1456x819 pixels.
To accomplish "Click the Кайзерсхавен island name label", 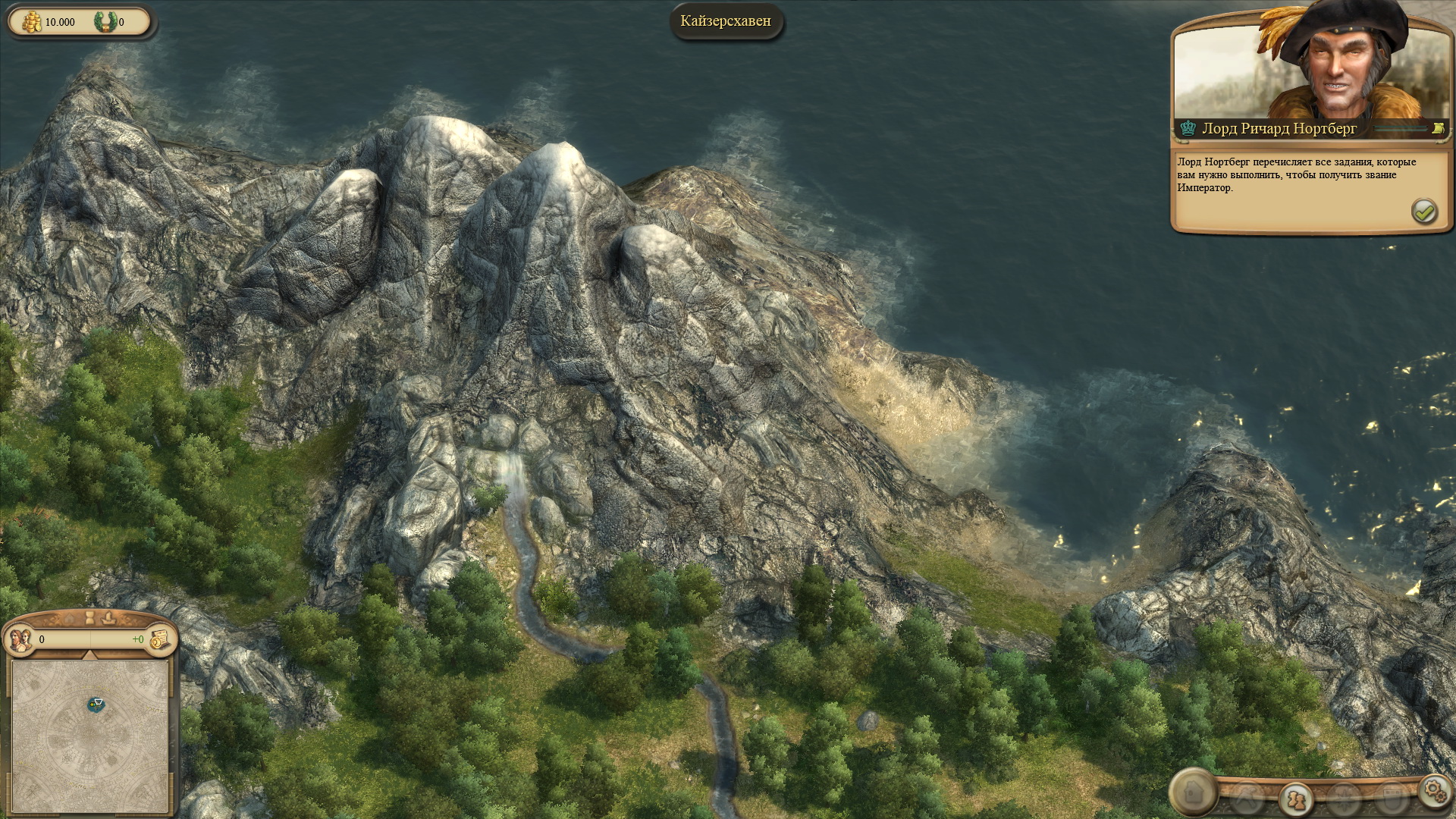I will click(726, 21).
